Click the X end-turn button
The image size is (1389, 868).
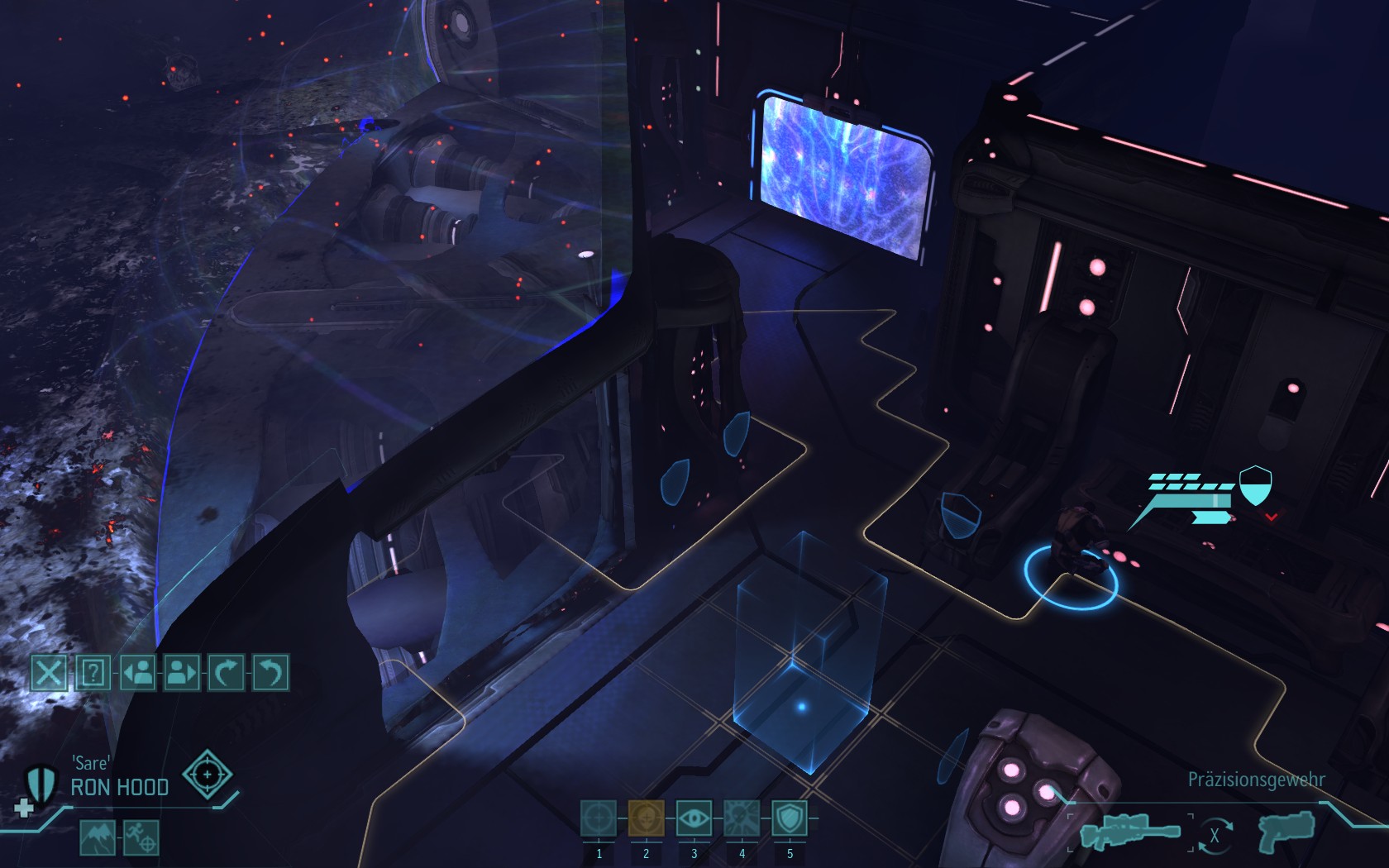(x=49, y=673)
